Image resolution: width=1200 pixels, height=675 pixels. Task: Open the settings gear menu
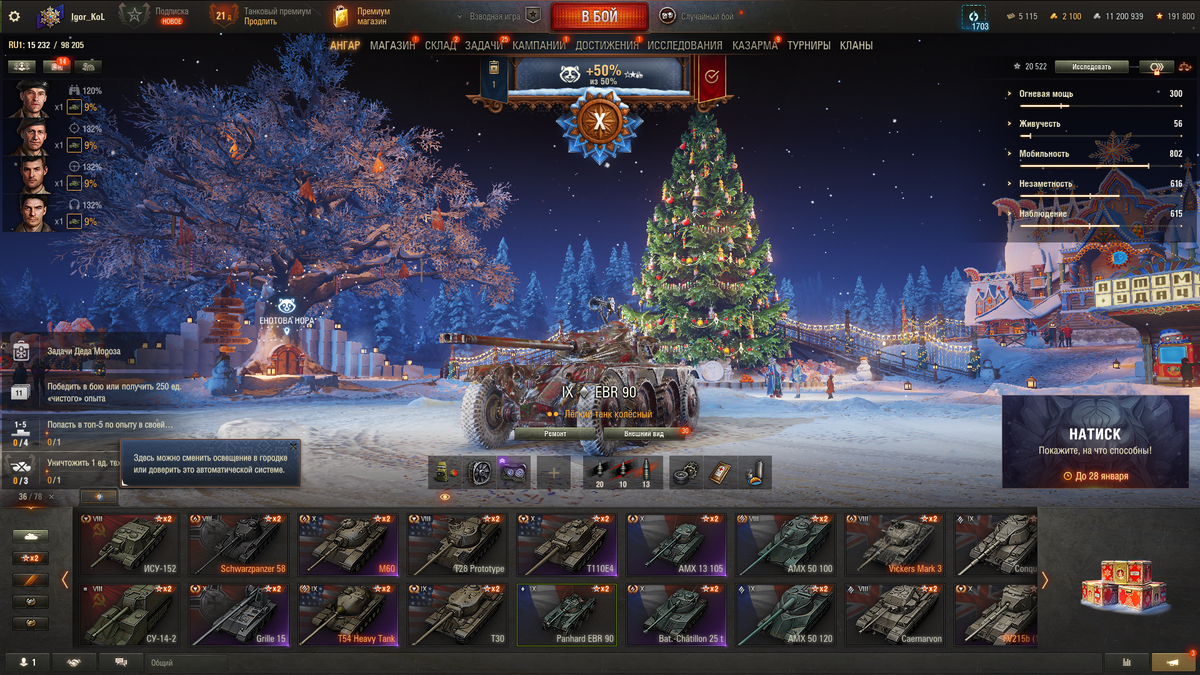pos(14,16)
